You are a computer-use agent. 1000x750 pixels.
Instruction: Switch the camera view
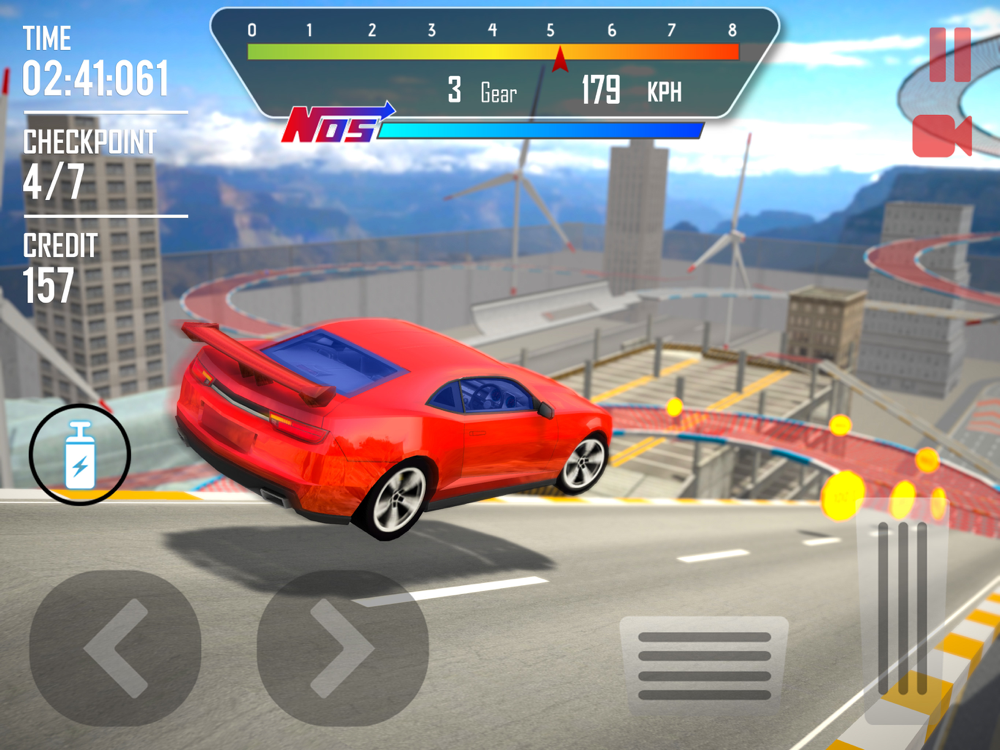[x=941, y=136]
